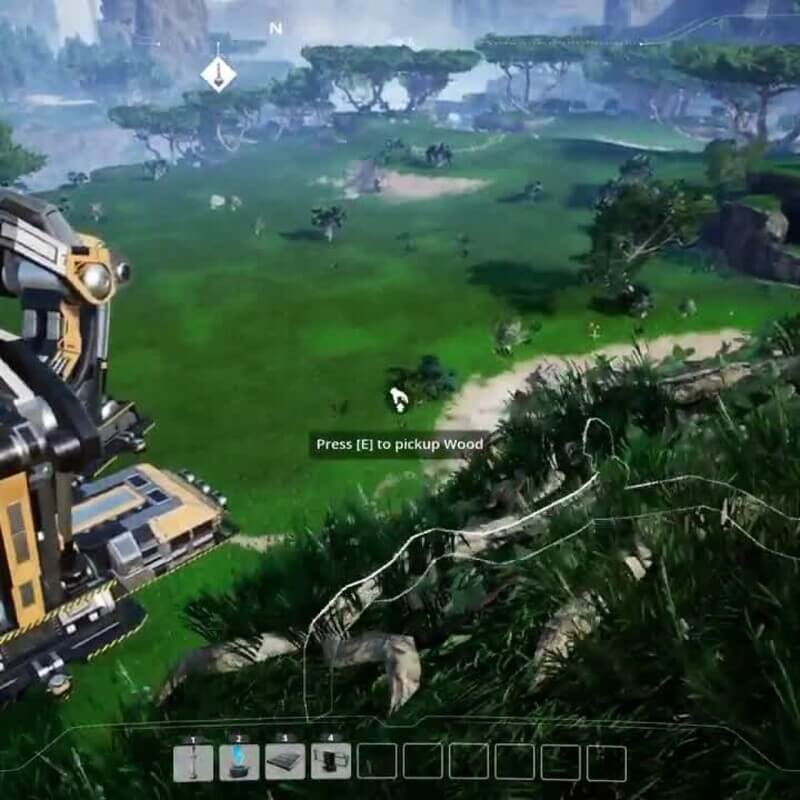The image size is (800, 800).
Task: Select the machine building in hotbar slot 4
Action: tap(331, 762)
